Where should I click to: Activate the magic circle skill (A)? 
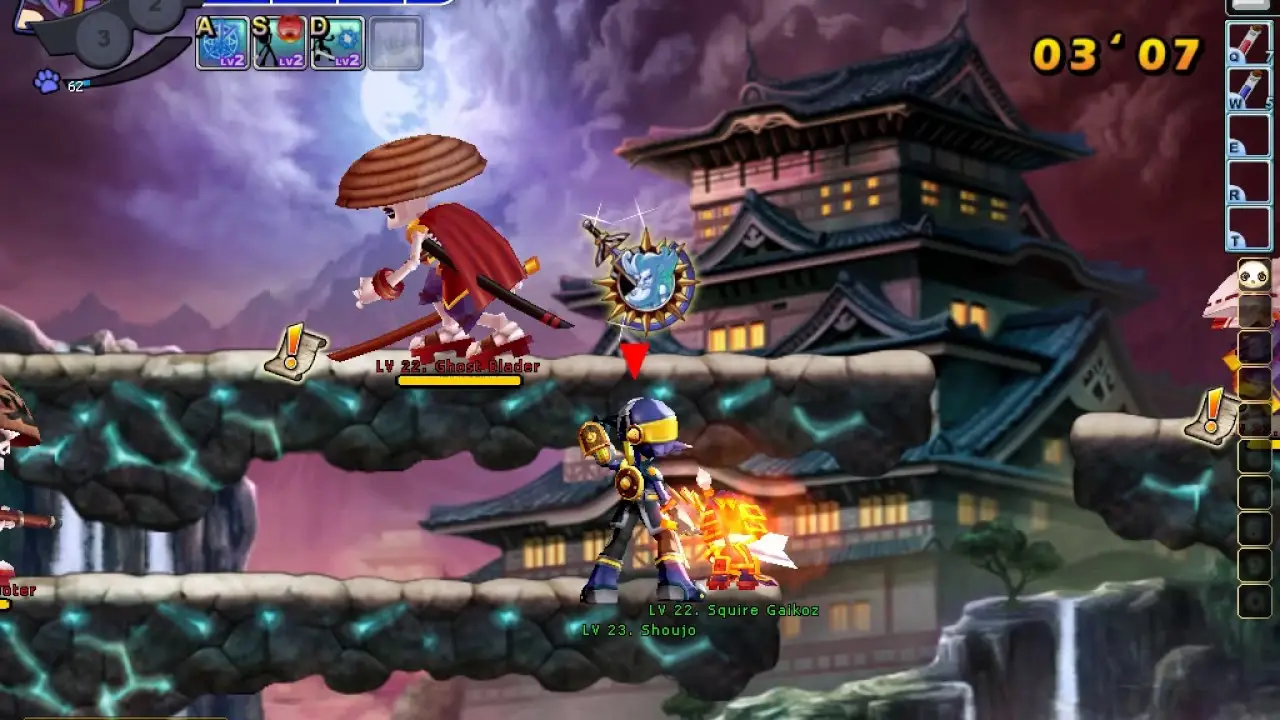pos(222,43)
